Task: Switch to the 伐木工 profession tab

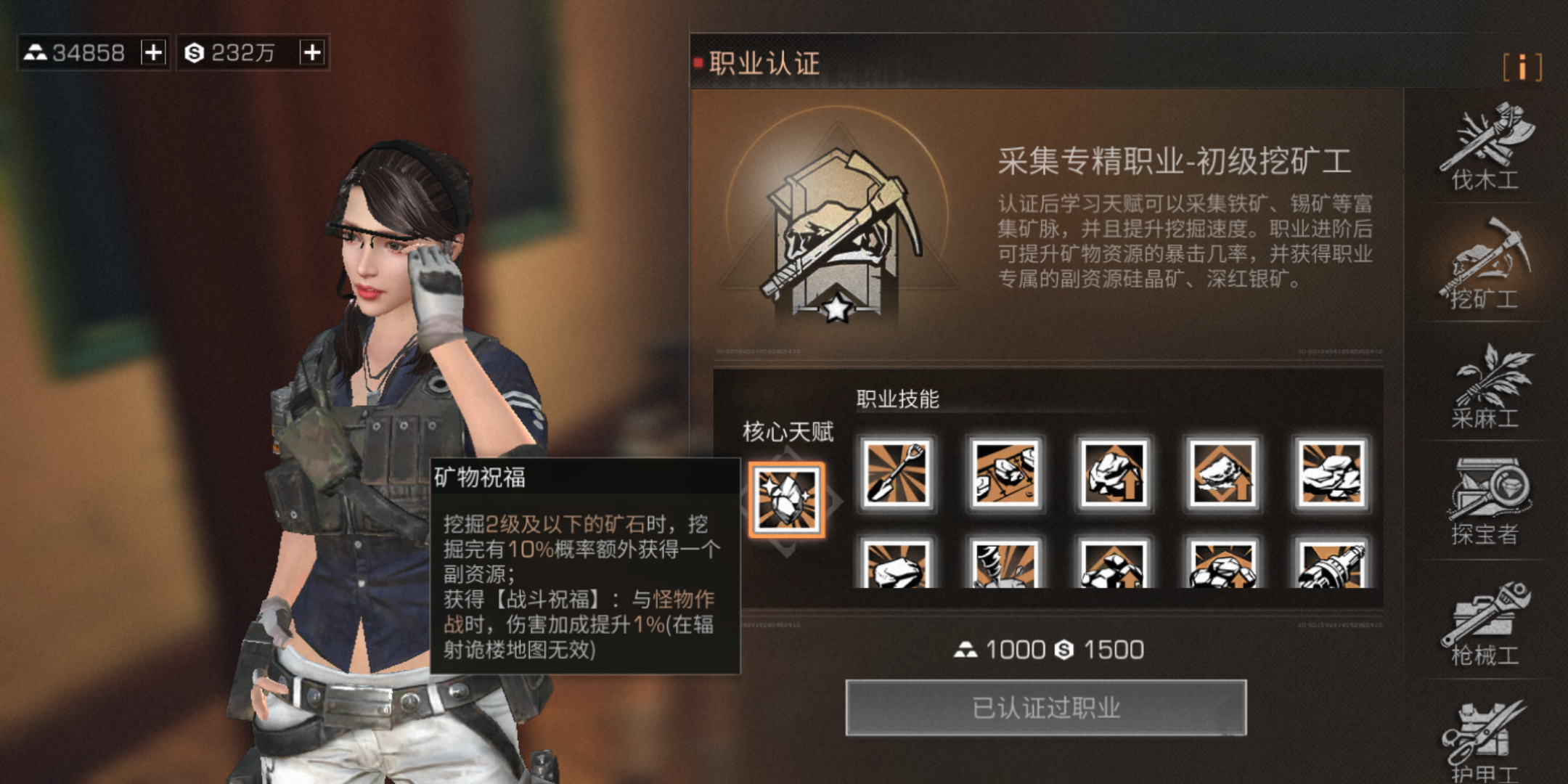Action: click(1485, 147)
